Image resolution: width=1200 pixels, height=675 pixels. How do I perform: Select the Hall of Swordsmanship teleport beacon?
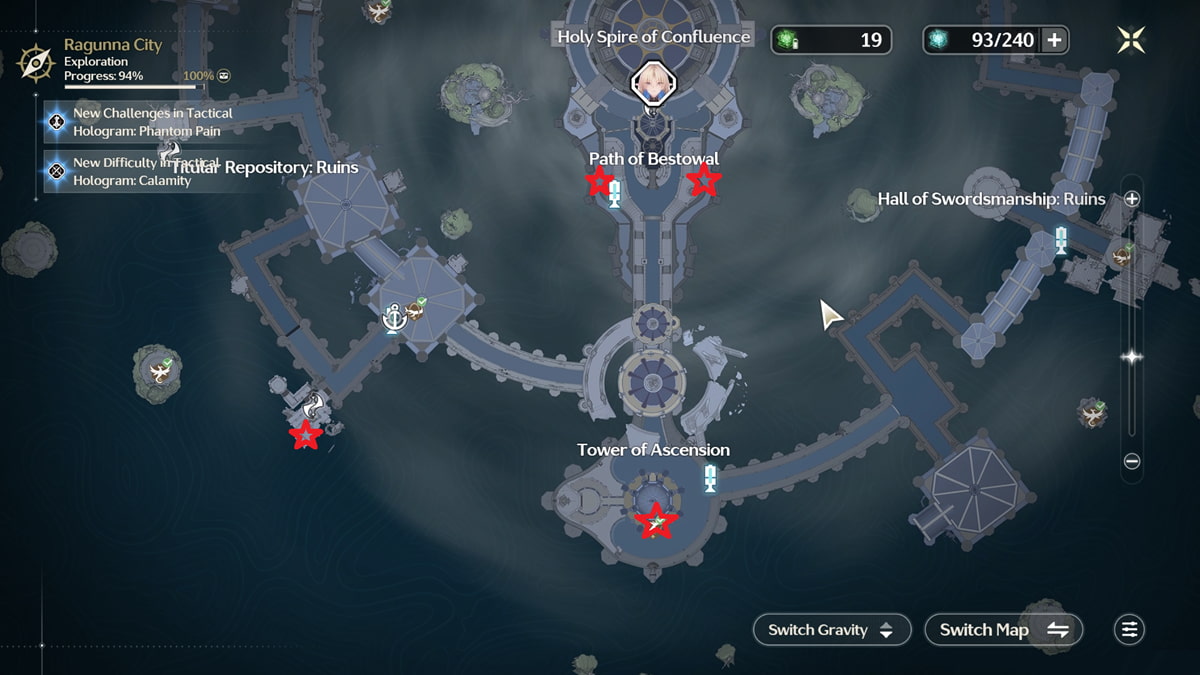tap(1061, 240)
